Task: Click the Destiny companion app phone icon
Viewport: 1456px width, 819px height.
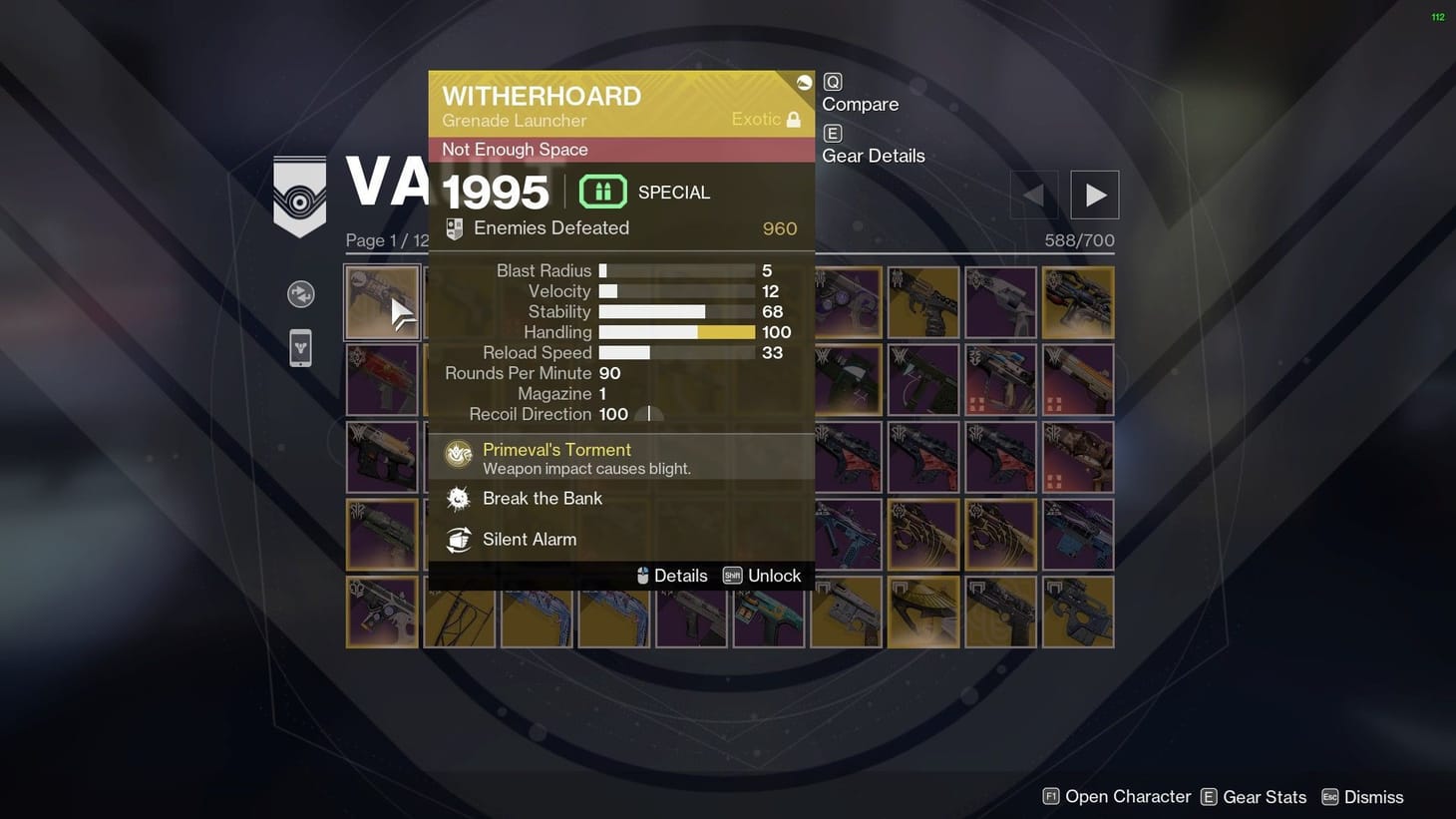Action: [300, 347]
